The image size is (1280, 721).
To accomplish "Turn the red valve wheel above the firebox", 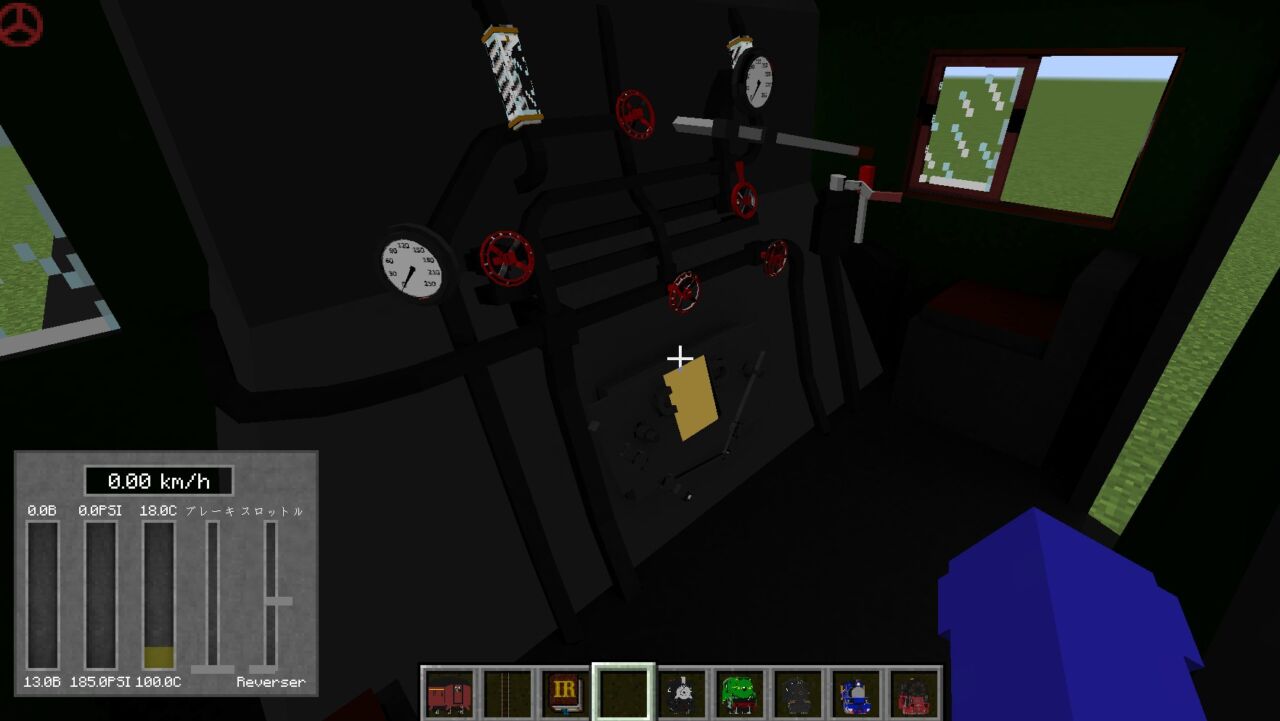I will [685, 290].
